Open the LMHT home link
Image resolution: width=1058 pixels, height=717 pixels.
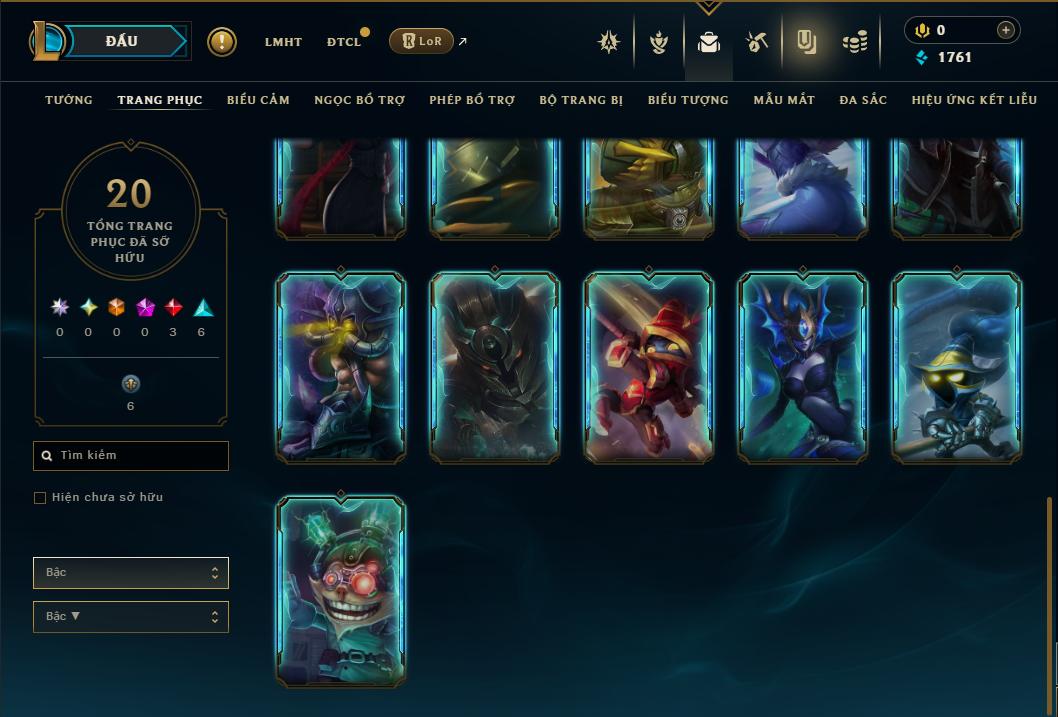pyautogui.click(x=283, y=42)
